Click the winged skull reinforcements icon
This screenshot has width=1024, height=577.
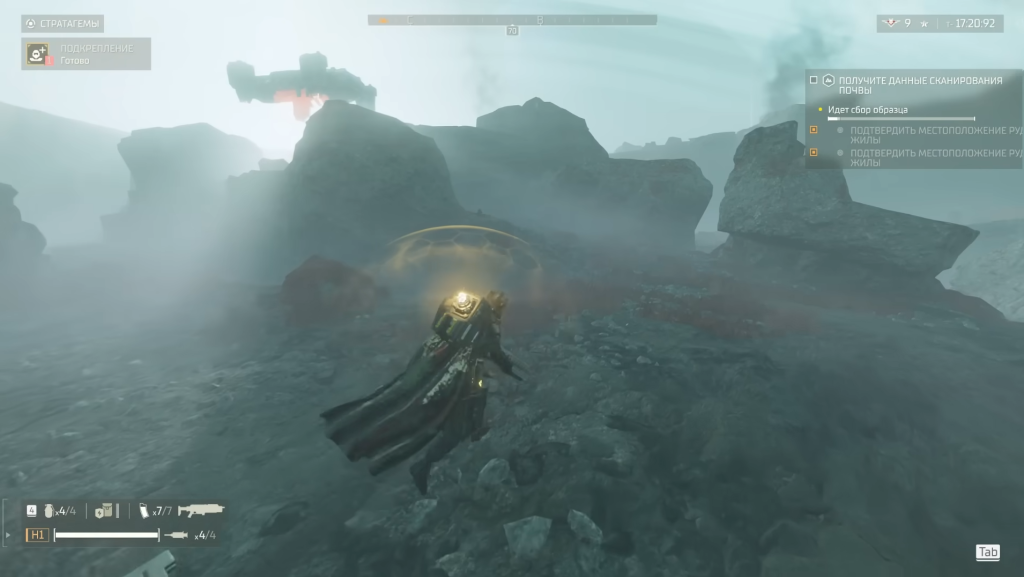click(x=890, y=23)
